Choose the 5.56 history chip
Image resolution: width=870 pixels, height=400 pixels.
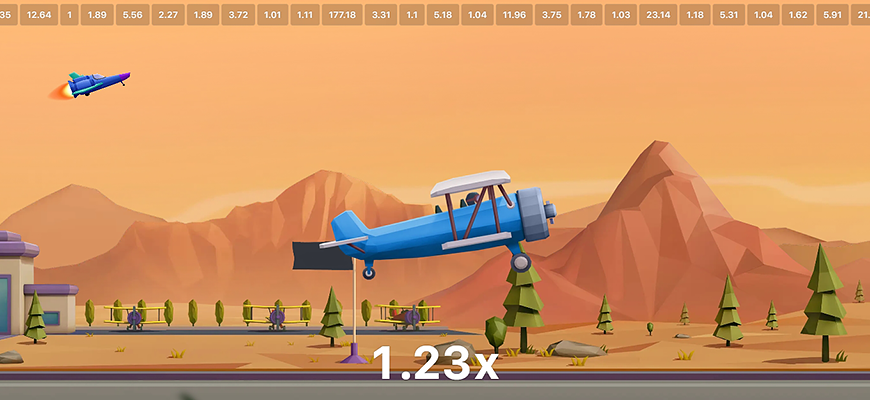(x=132, y=16)
